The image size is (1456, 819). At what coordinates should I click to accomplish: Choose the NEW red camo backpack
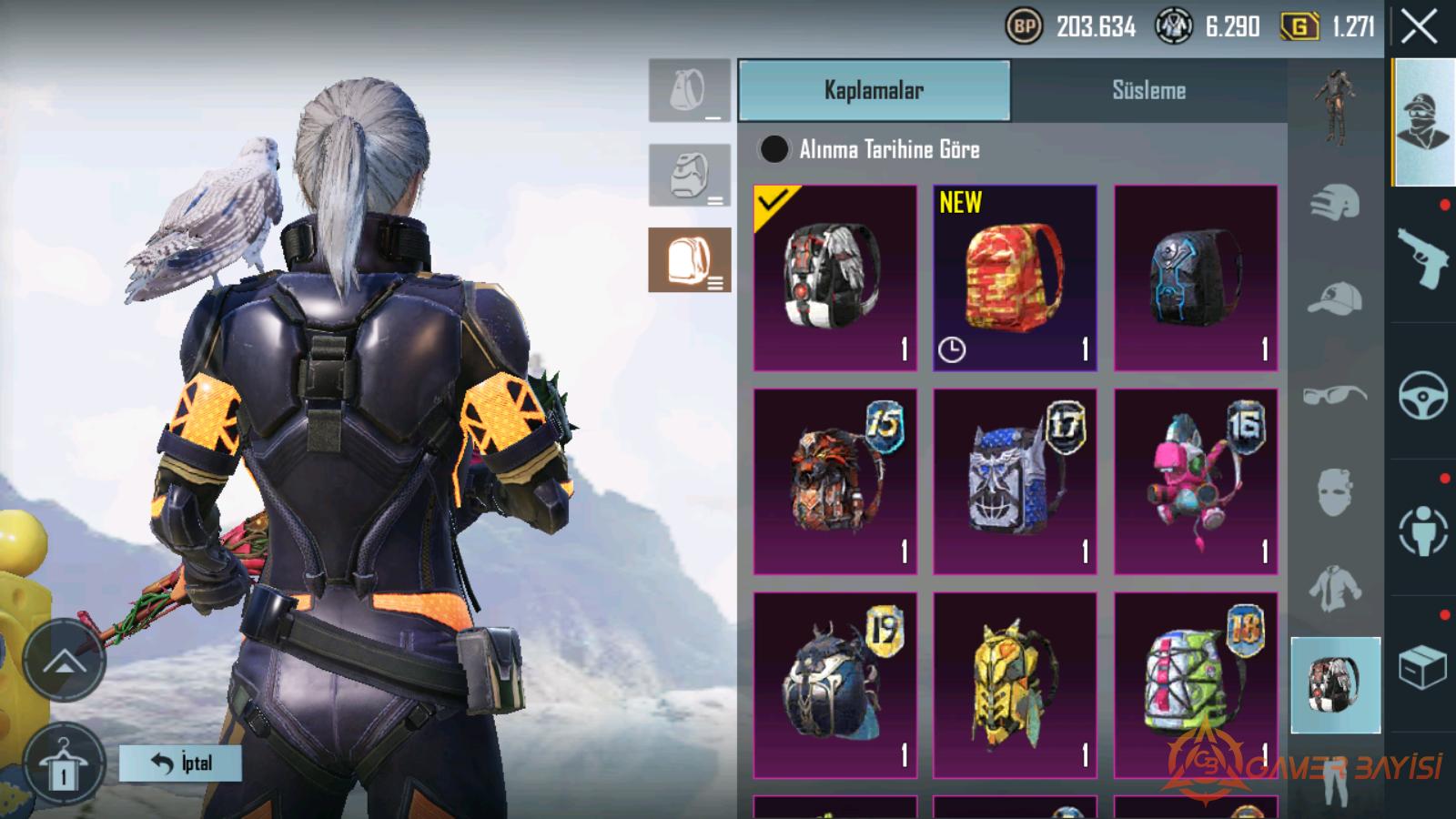[1015, 278]
